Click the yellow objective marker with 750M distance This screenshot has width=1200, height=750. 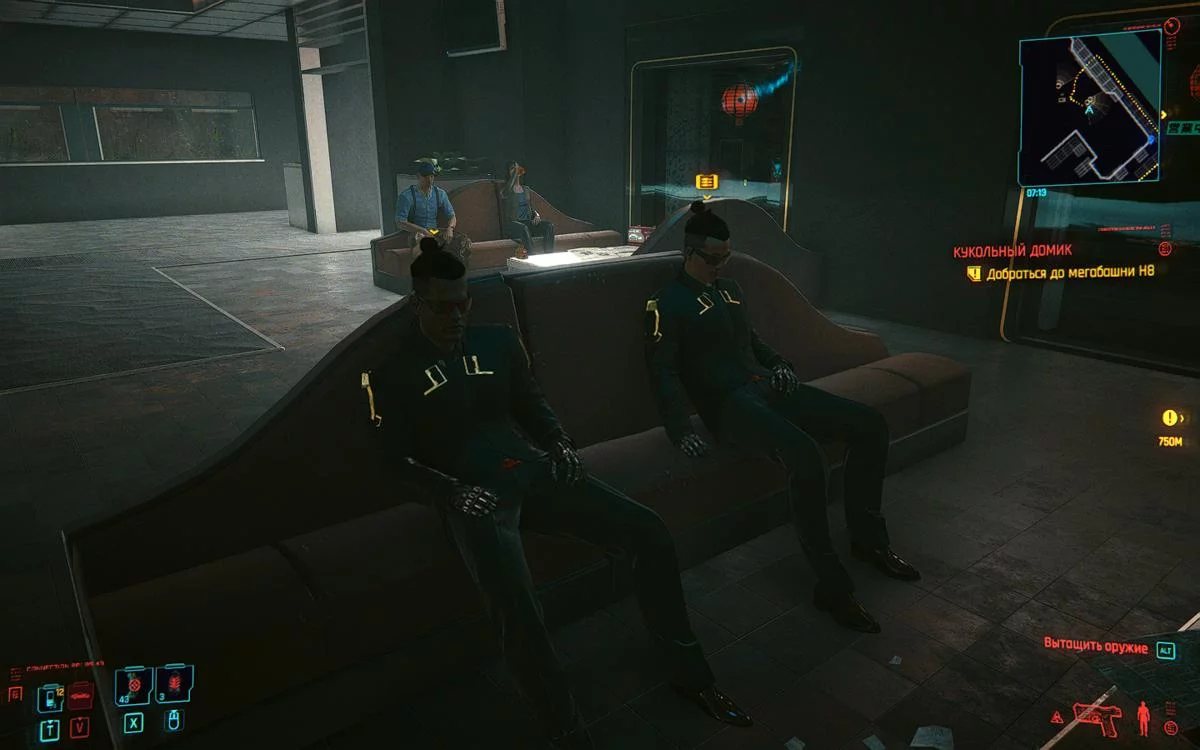click(x=1169, y=418)
